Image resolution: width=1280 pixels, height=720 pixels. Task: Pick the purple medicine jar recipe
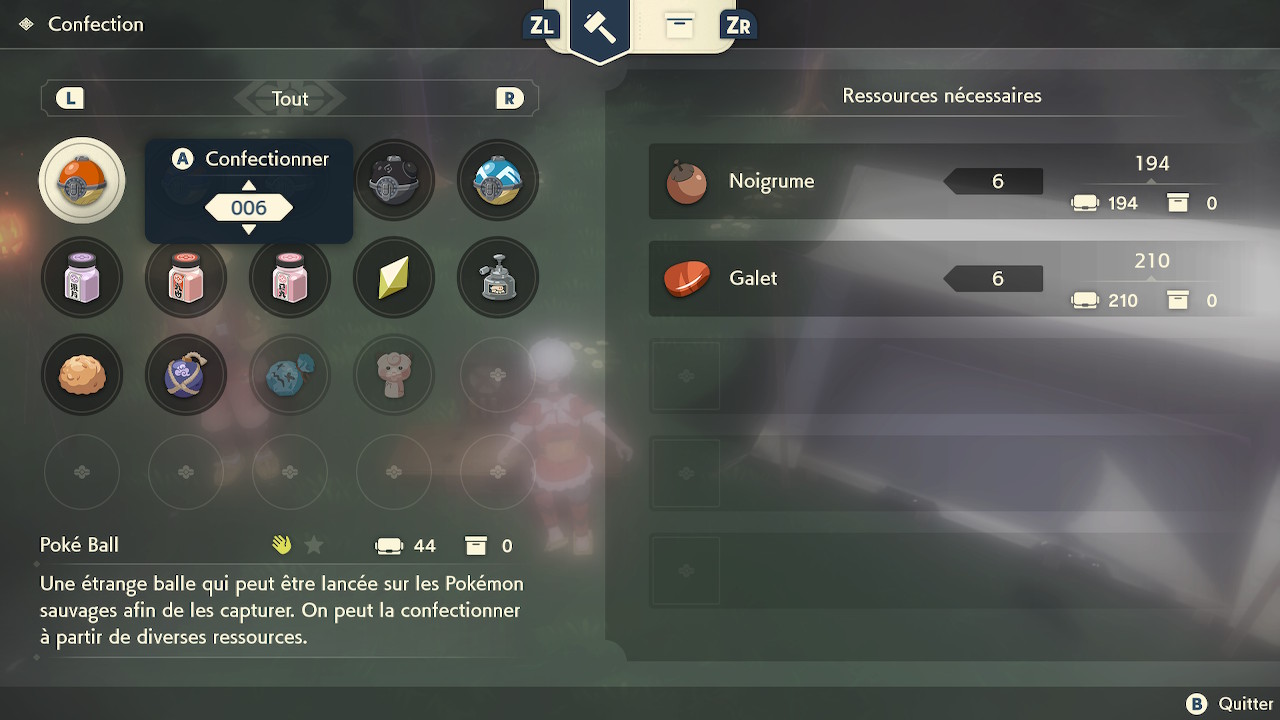(x=82, y=278)
